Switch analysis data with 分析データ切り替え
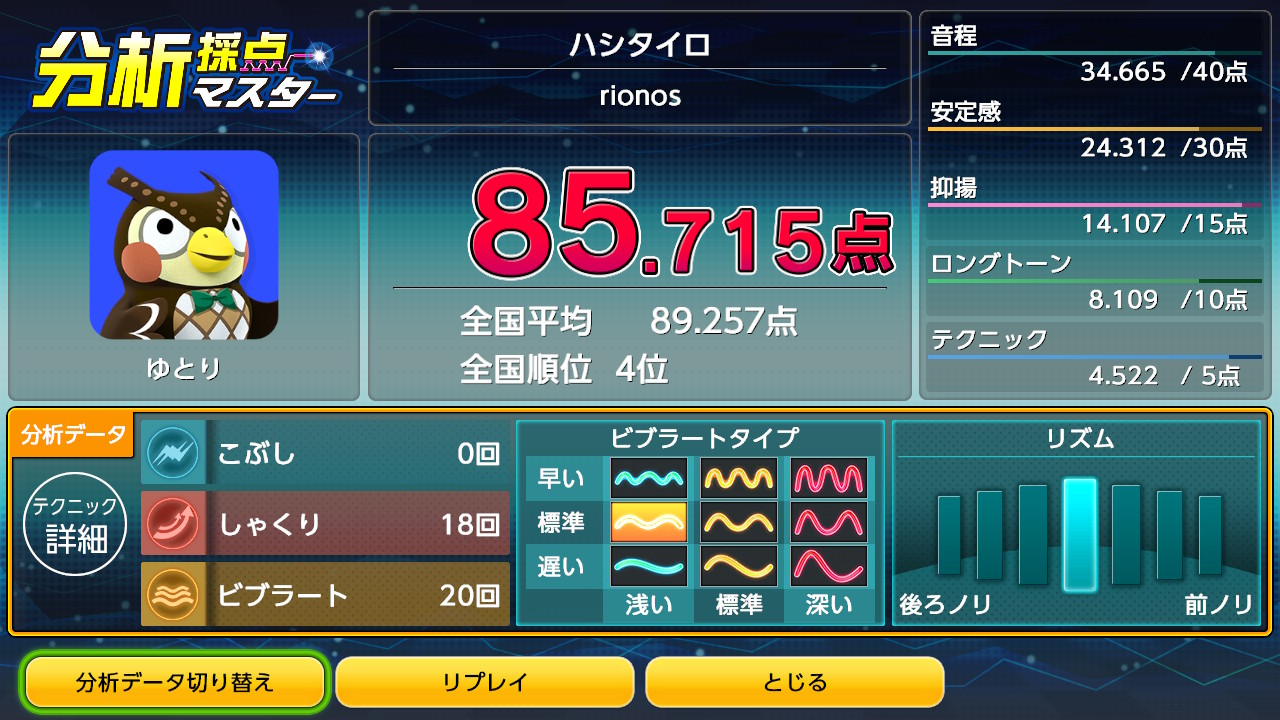 175,682
